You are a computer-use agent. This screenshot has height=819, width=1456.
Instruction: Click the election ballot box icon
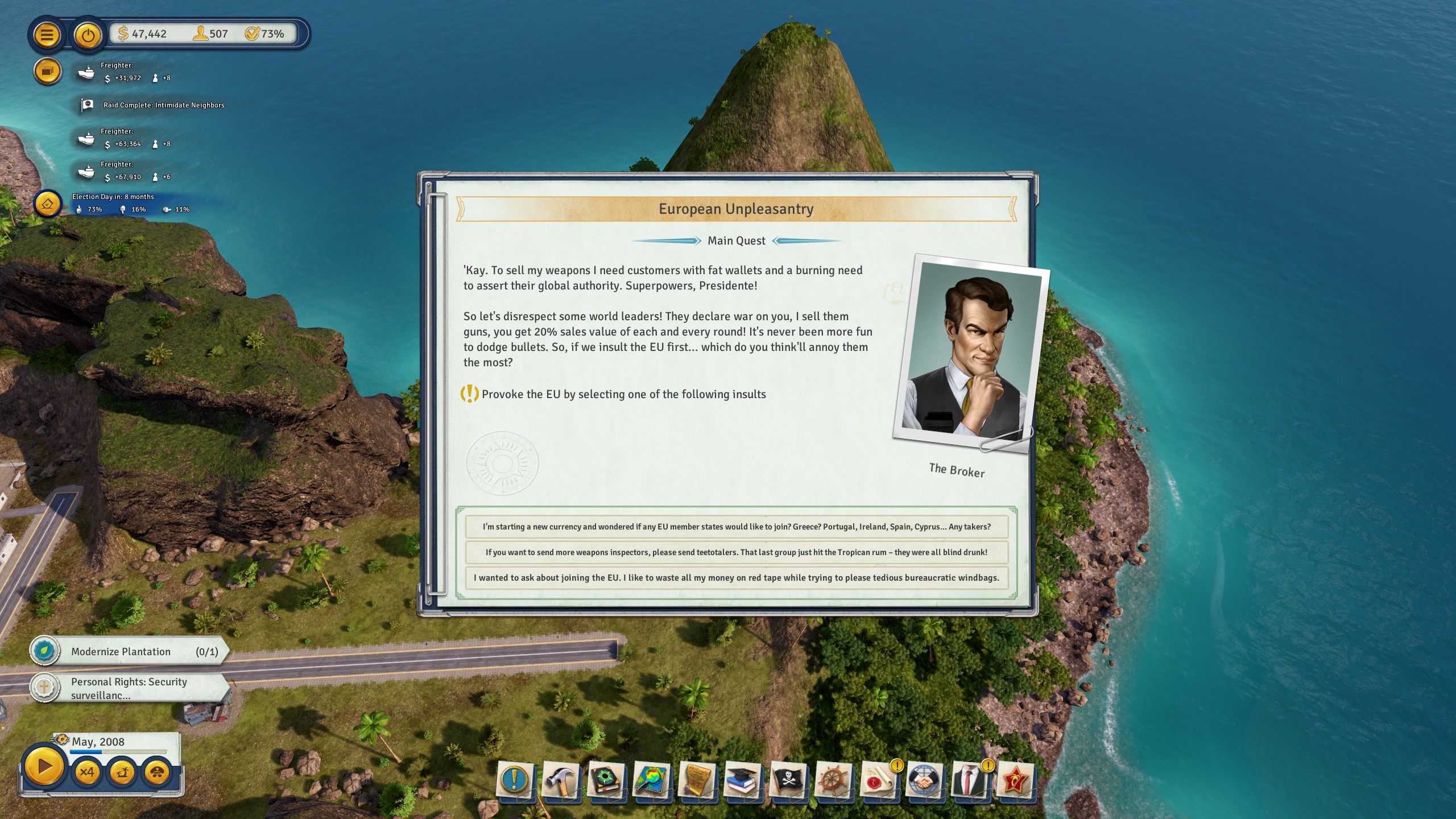(47, 204)
